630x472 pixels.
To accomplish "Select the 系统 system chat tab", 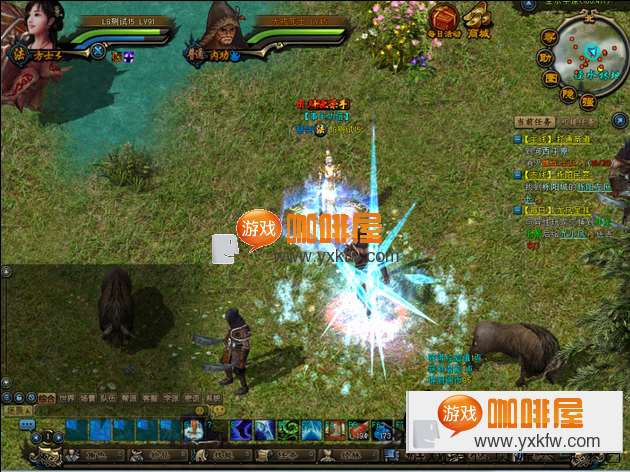I will [x=212, y=398].
